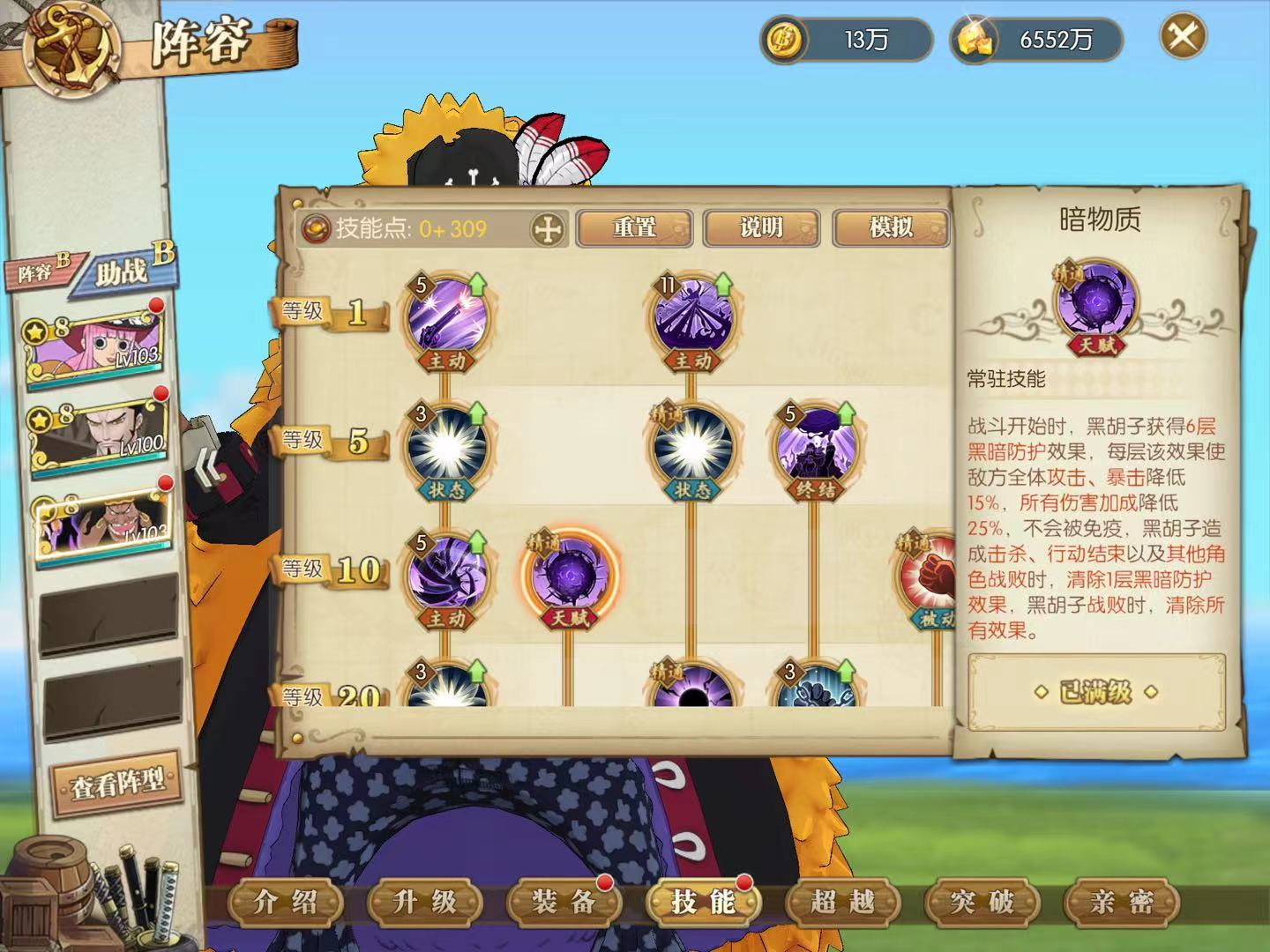Switch to the 助战 tab
This screenshot has width=1270, height=952.
tap(123, 271)
